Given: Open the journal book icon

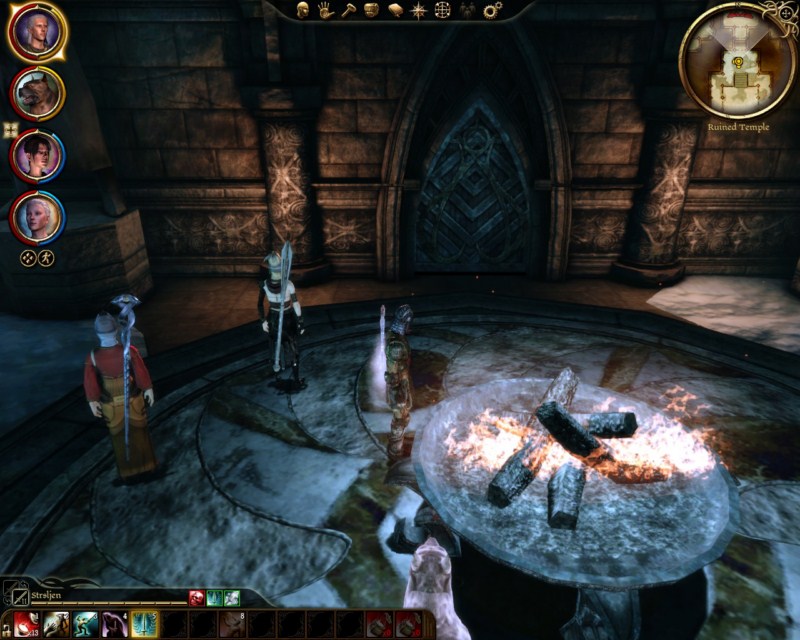Looking at the screenshot, I should (x=395, y=10).
